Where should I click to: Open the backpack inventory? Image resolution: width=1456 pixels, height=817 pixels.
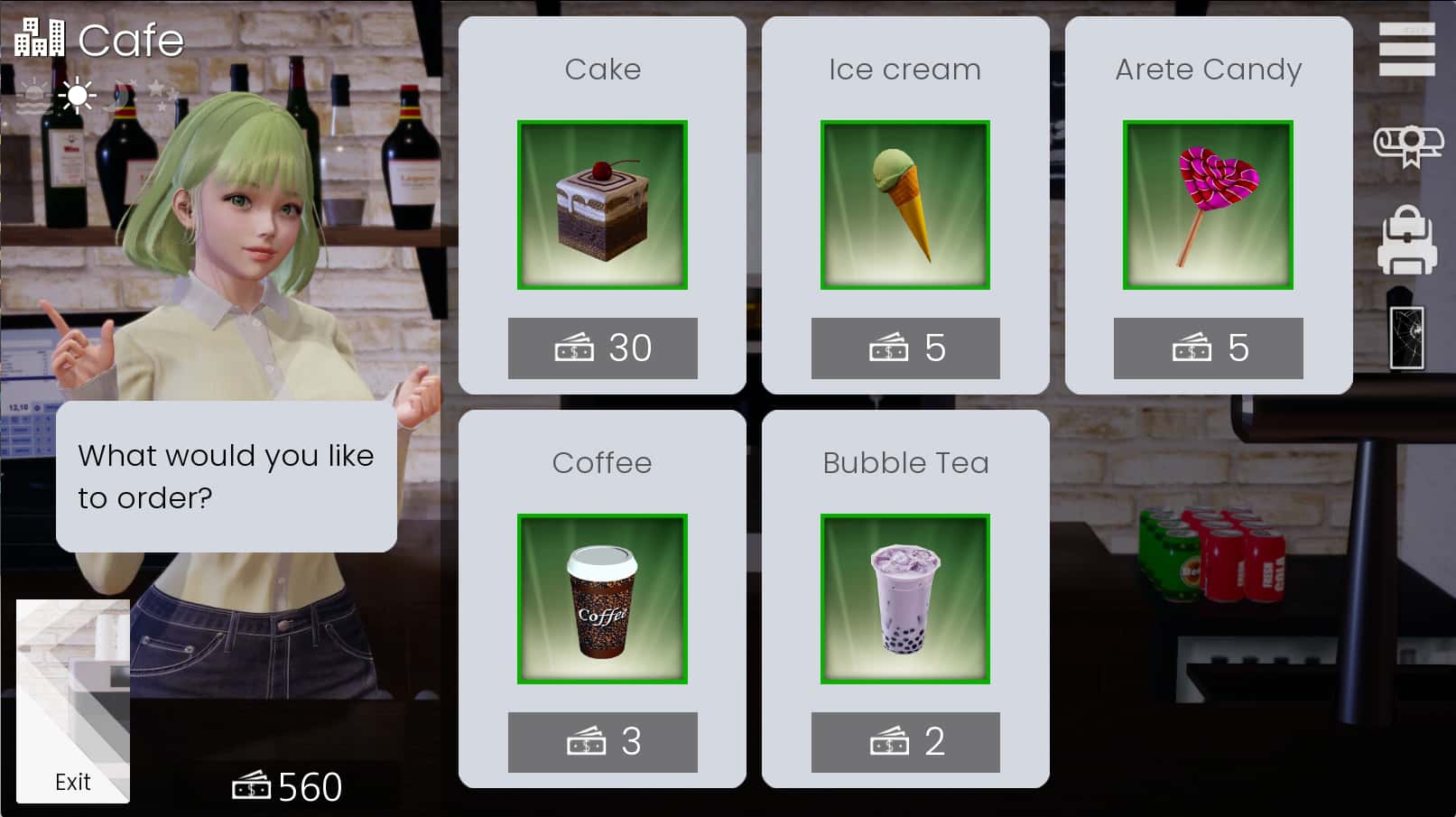[x=1408, y=239]
